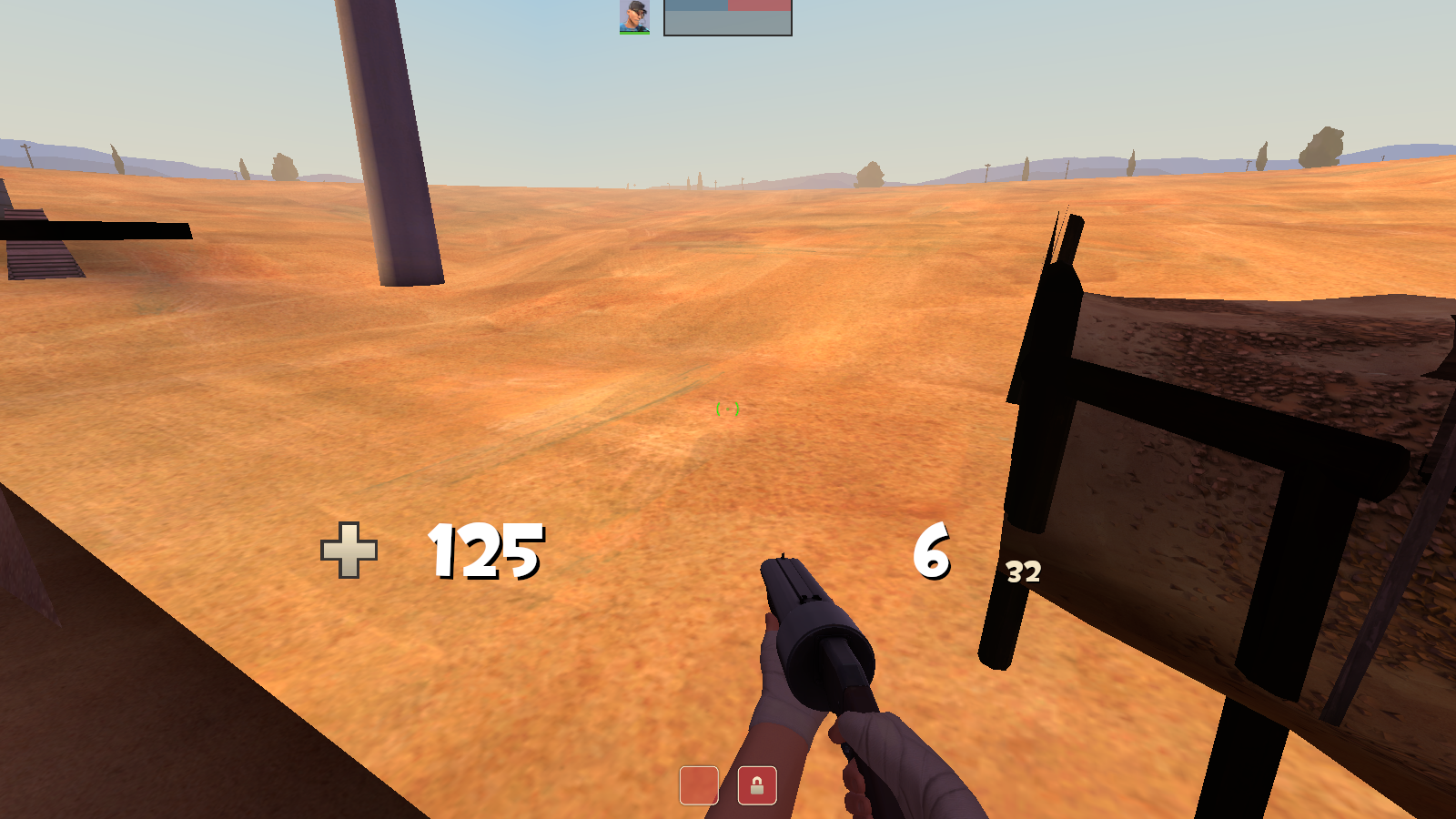Click the plus symbol beside the health number

pos(347,551)
